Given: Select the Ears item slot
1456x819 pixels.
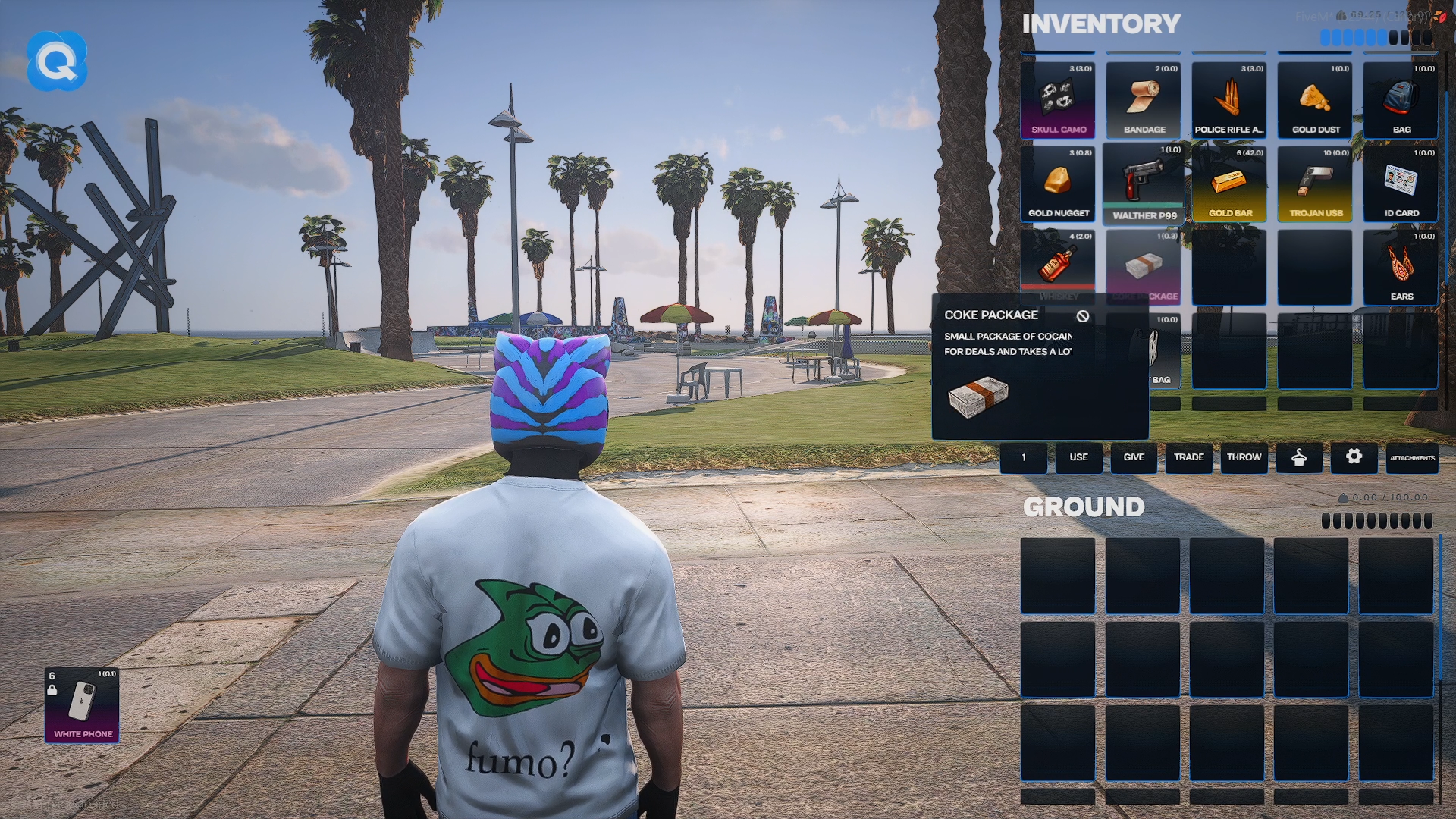Looking at the screenshot, I should (x=1401, y=267).
